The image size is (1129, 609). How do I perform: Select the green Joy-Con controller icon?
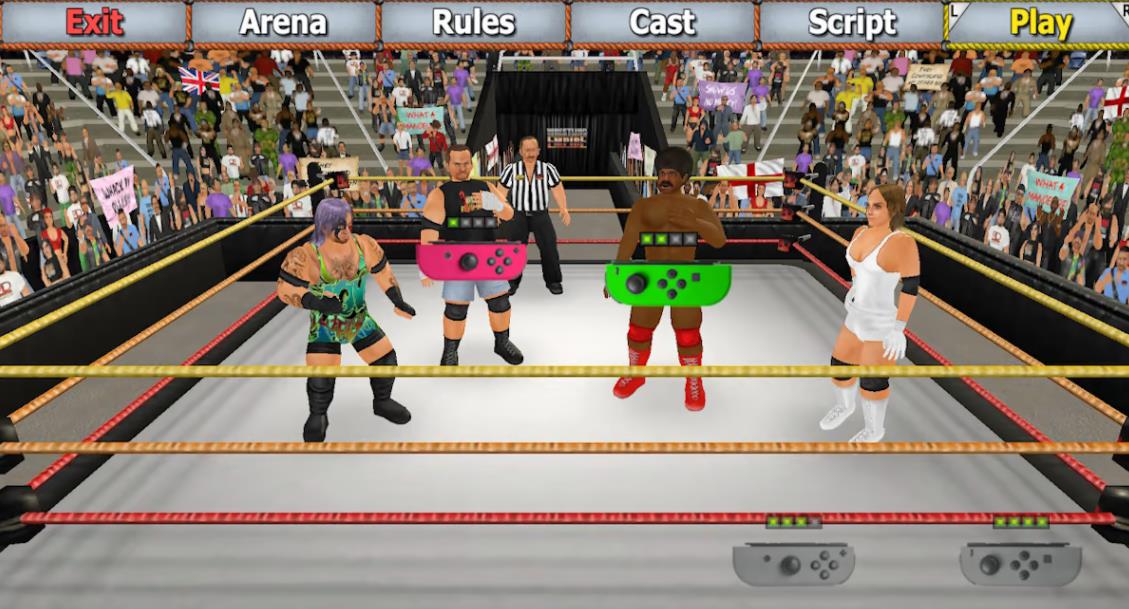(x=667, y=281)
